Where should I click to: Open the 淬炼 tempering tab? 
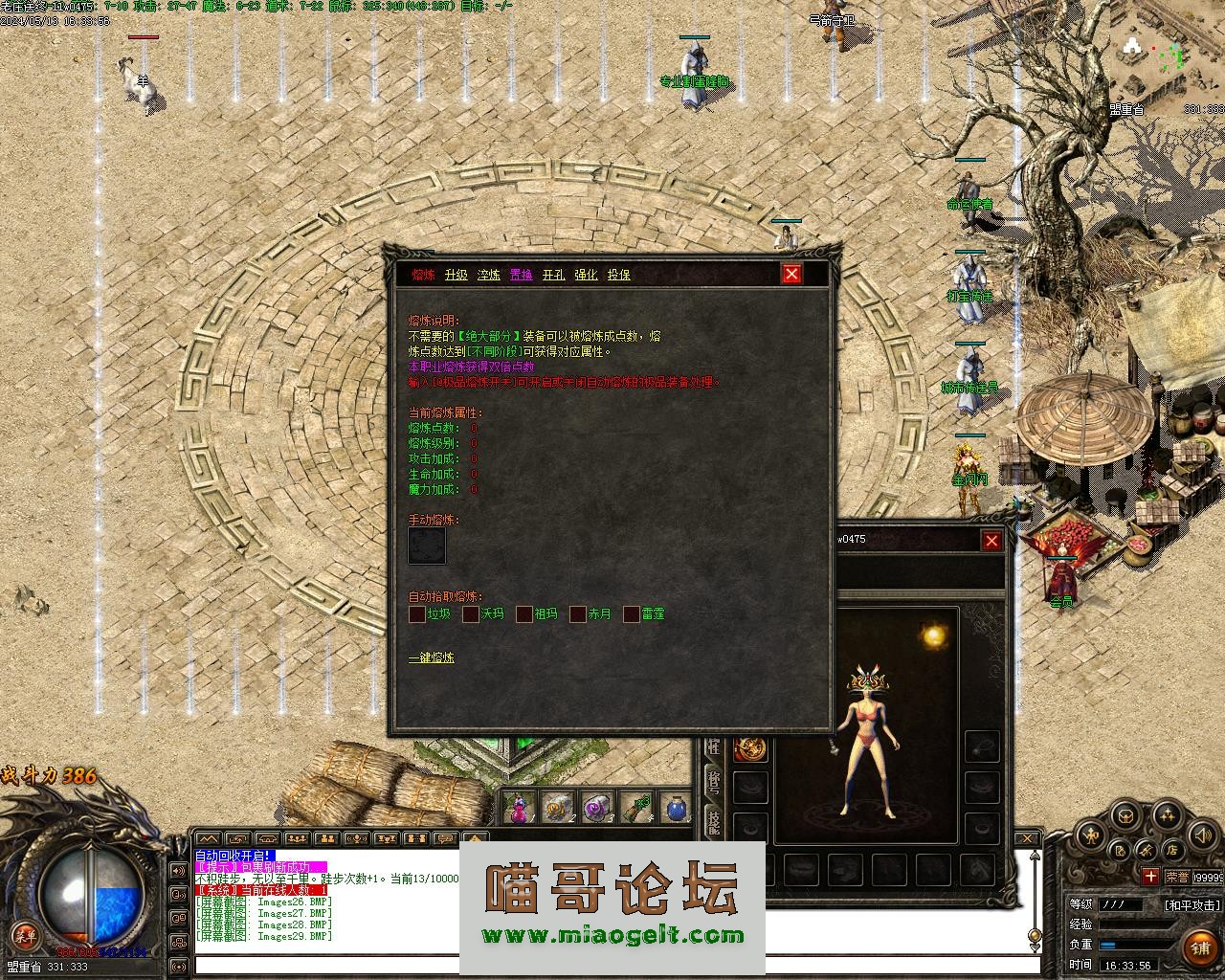pyautogui.click(x=488, y=275)
